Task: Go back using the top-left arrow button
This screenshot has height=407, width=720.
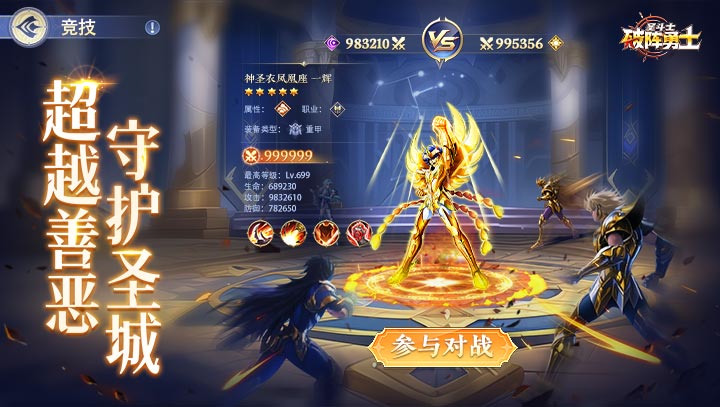Action: click(30, 26)
